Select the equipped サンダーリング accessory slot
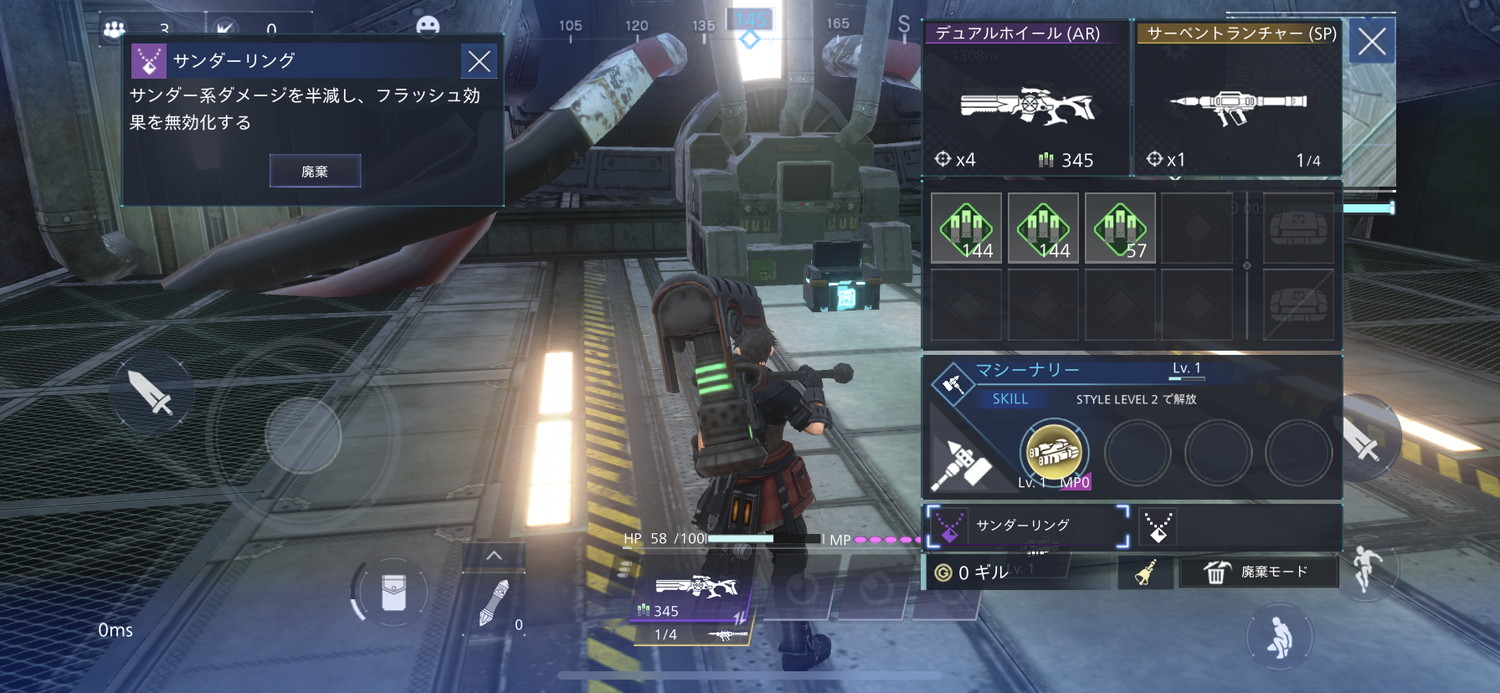This screenshot has height=693, width=1500. [1029, 525]
